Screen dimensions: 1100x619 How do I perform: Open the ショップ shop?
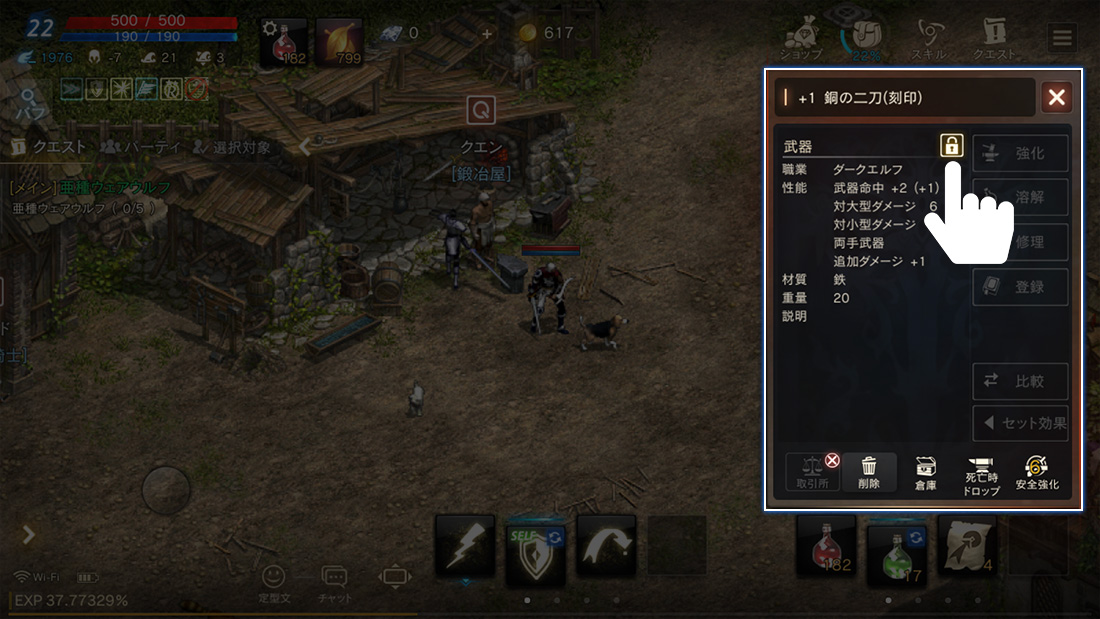(802, 40)
